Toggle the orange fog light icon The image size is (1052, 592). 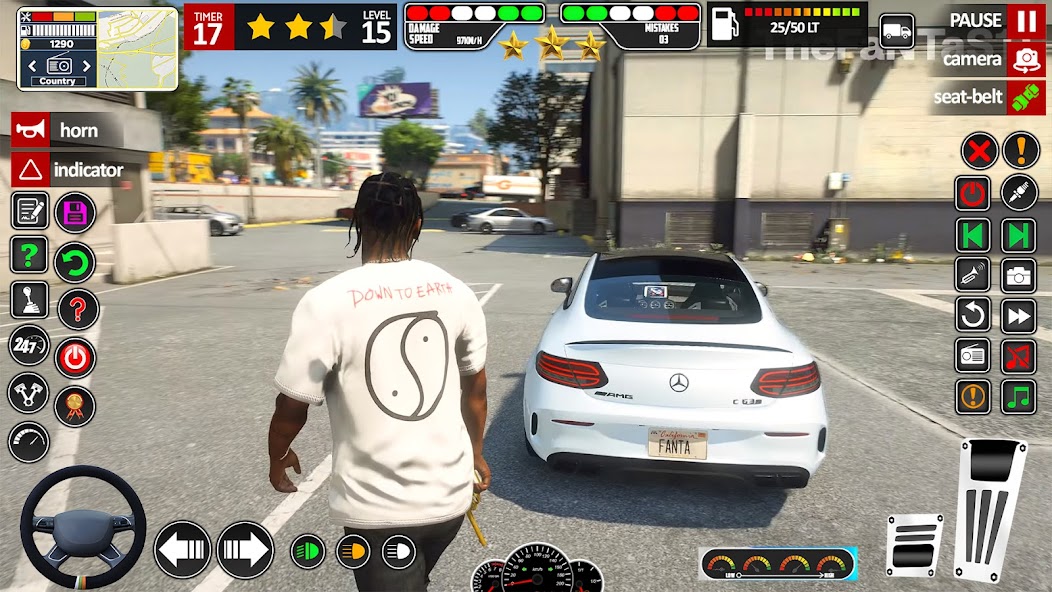tap(352, 551)
